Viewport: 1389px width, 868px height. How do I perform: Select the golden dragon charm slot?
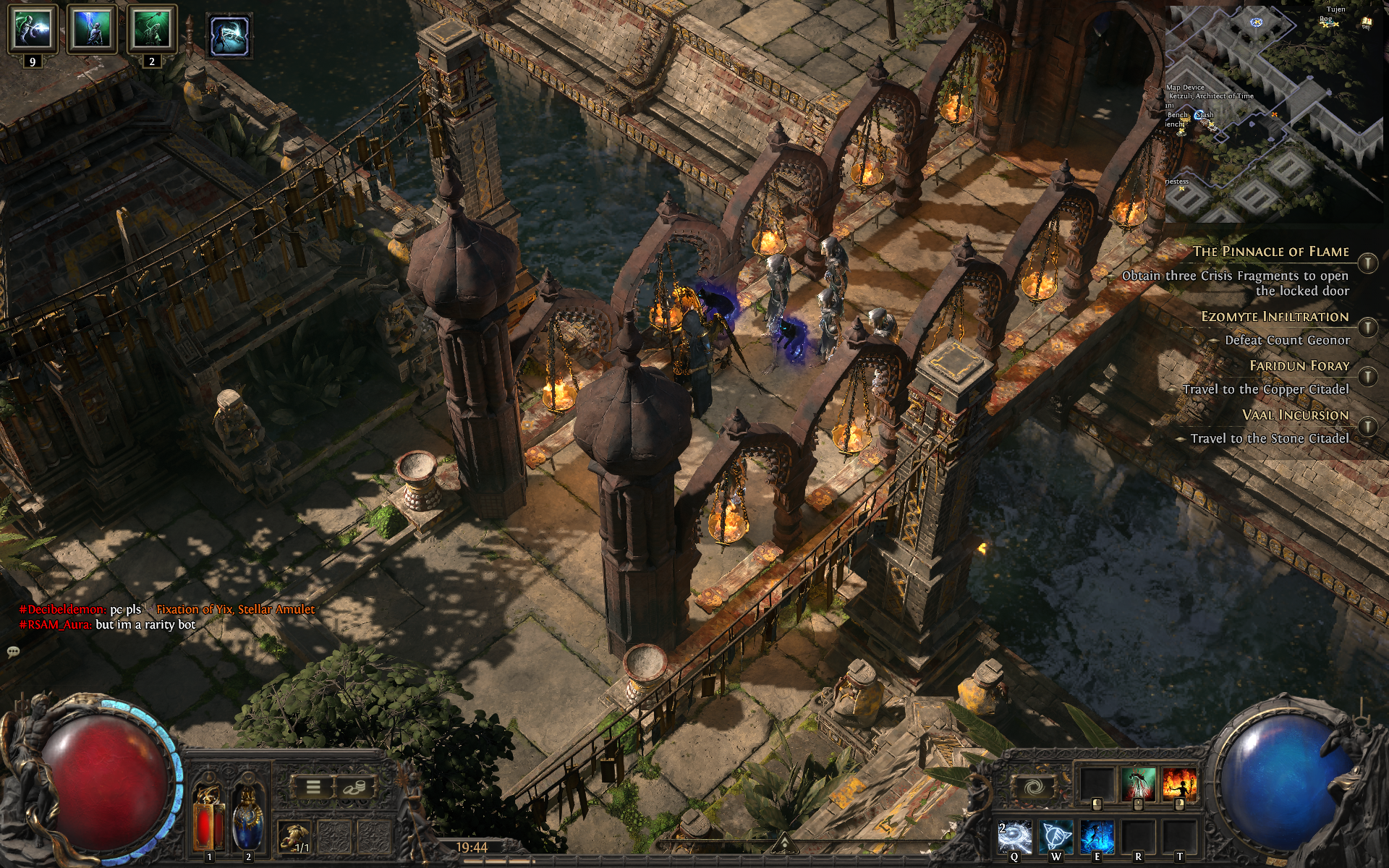294,838
